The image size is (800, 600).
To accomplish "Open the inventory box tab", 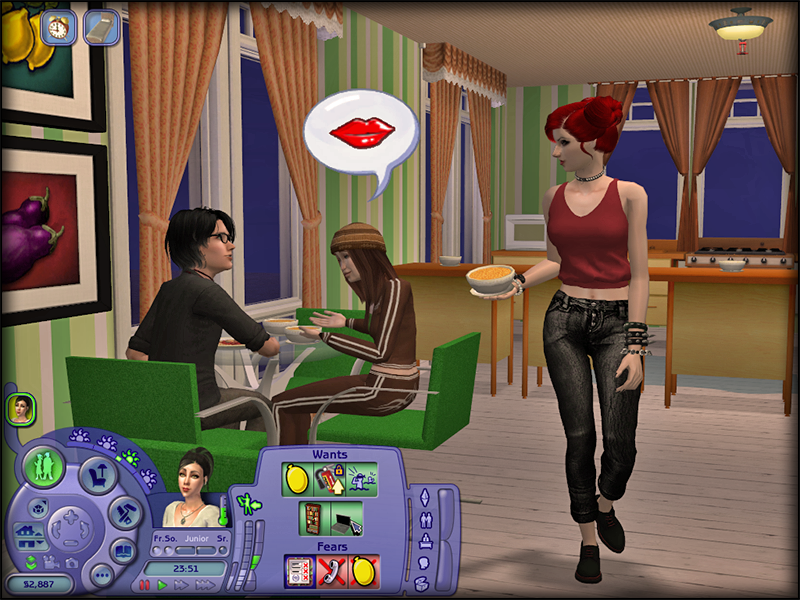I will (423, 583).
